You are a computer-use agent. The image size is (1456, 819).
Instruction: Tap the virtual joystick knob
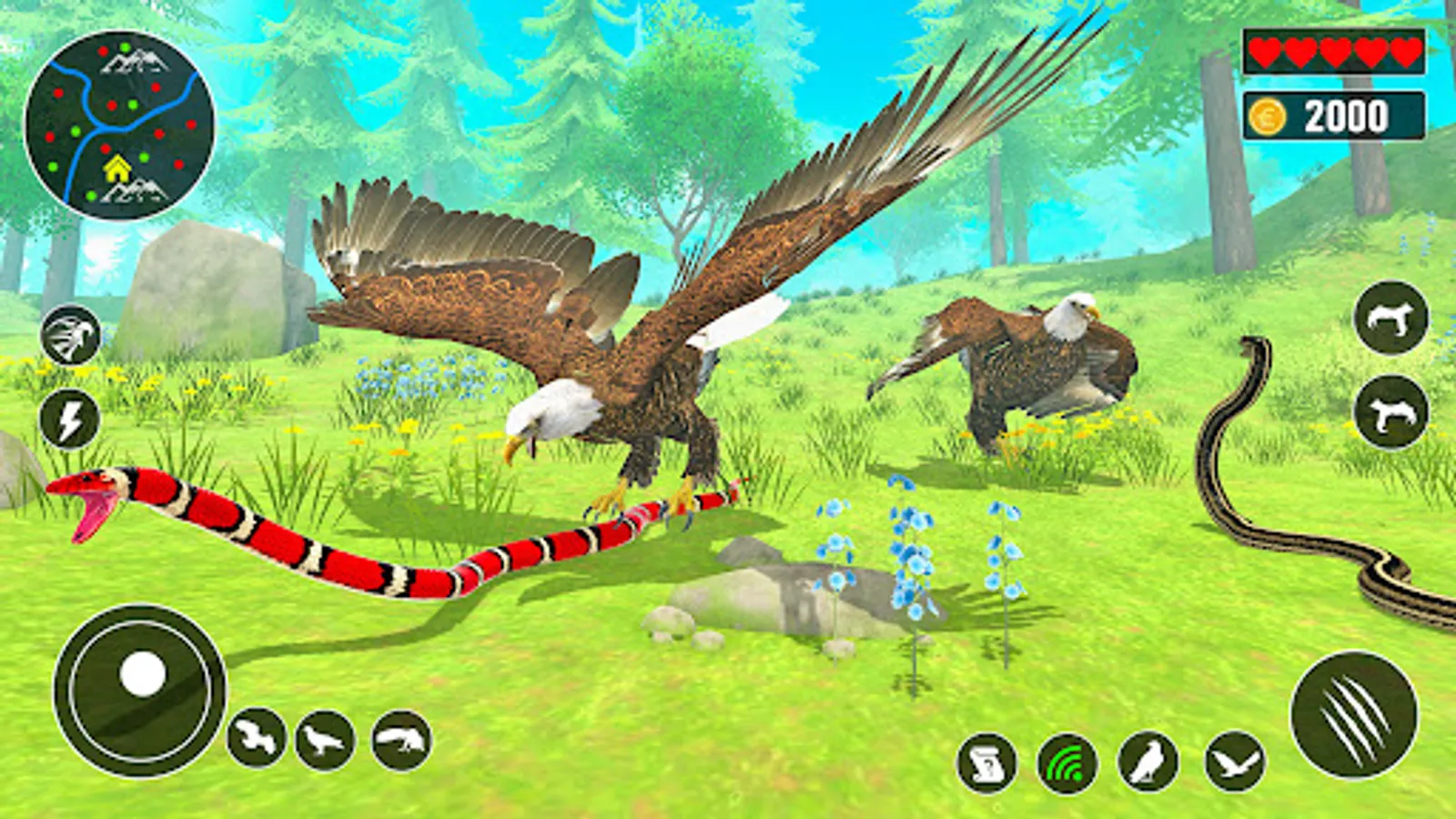click(x=143, y=675)
